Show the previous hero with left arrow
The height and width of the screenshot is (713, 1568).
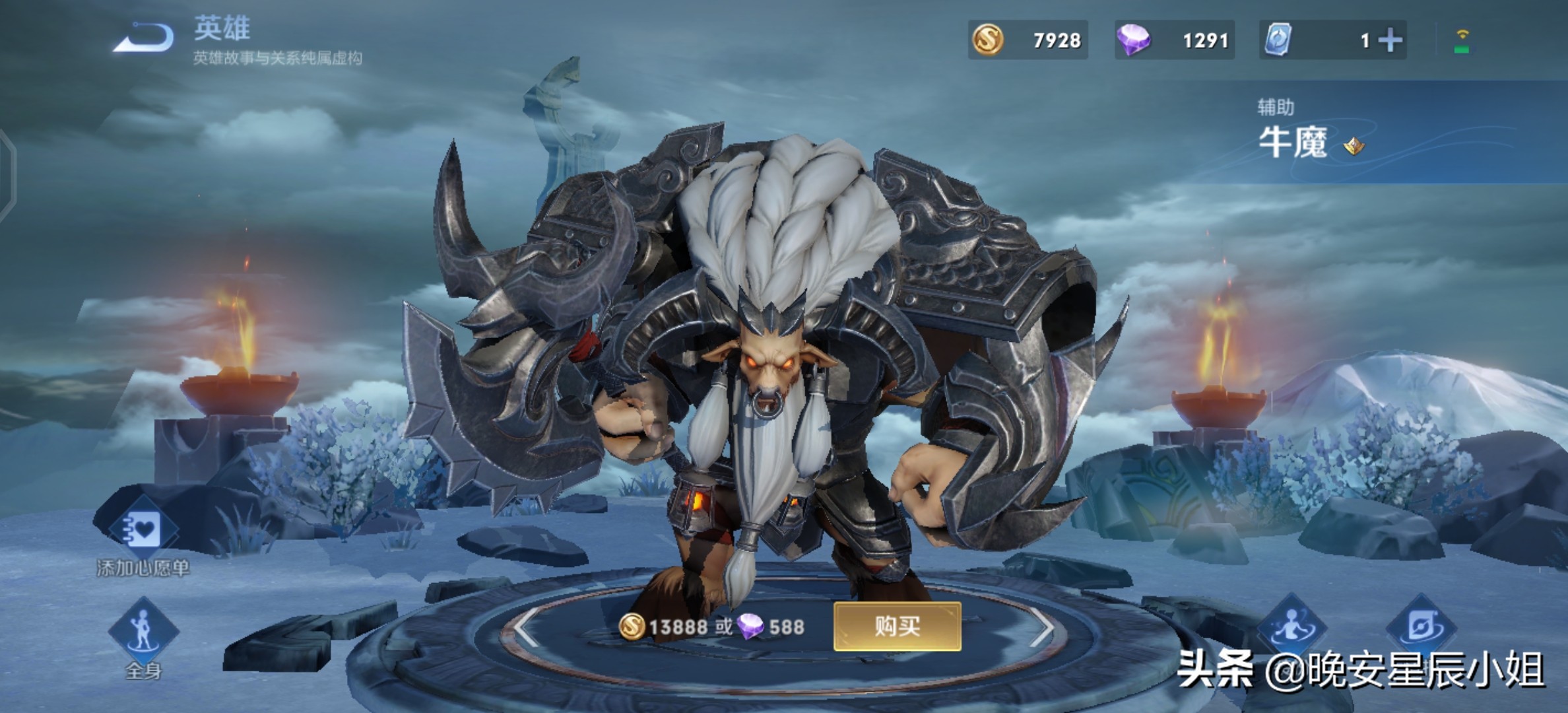(525, 627)
